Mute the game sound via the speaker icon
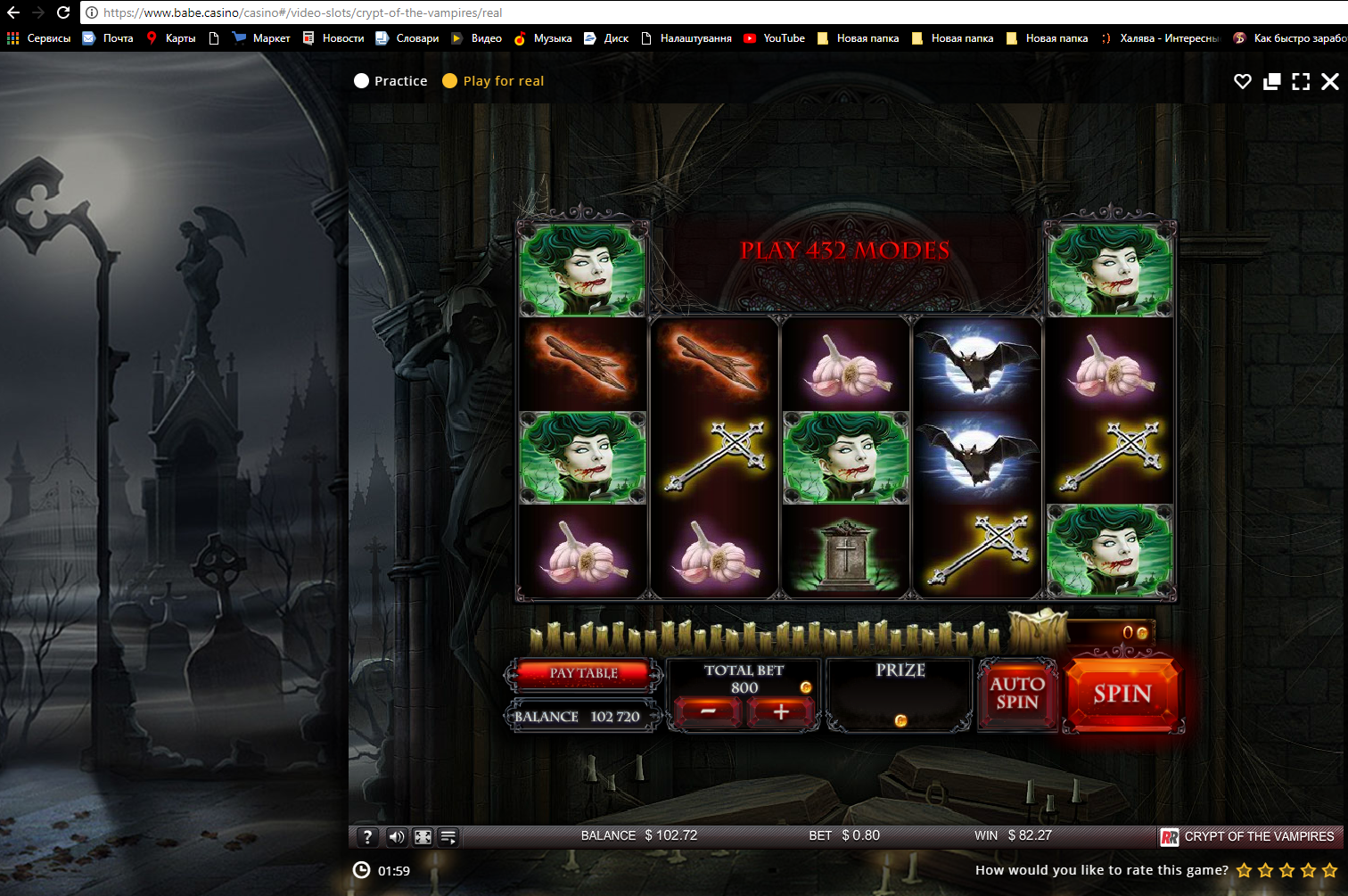 point(395,836)
